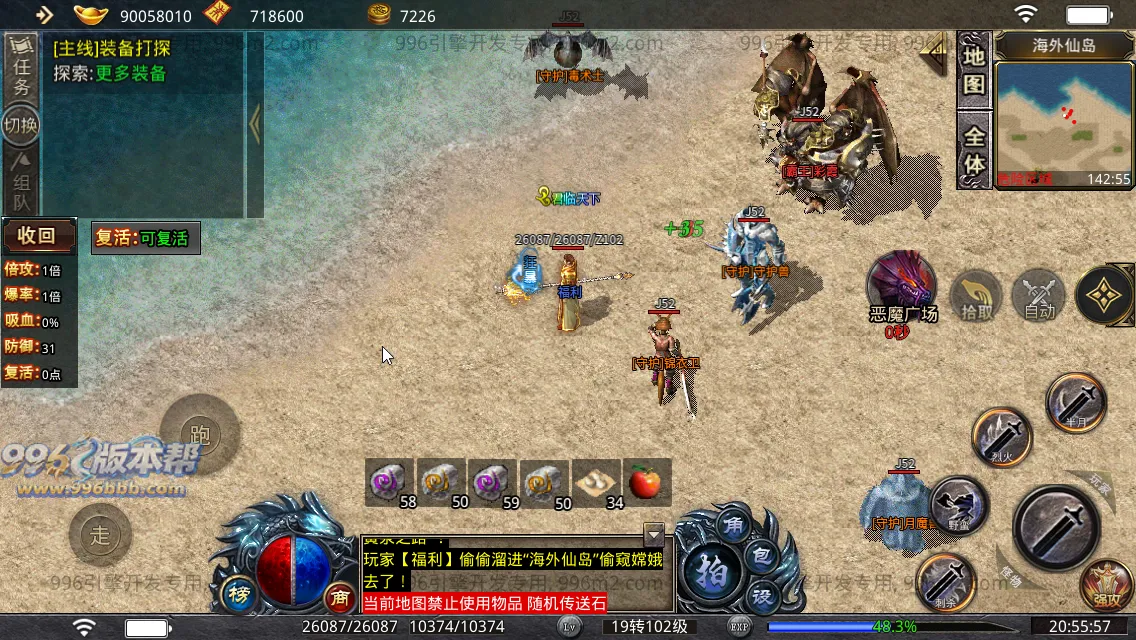The height and width of the screenshot is (640, 1136).
Task: Activate the 烈火 fire sword skill
Action: coord(1001,437)
